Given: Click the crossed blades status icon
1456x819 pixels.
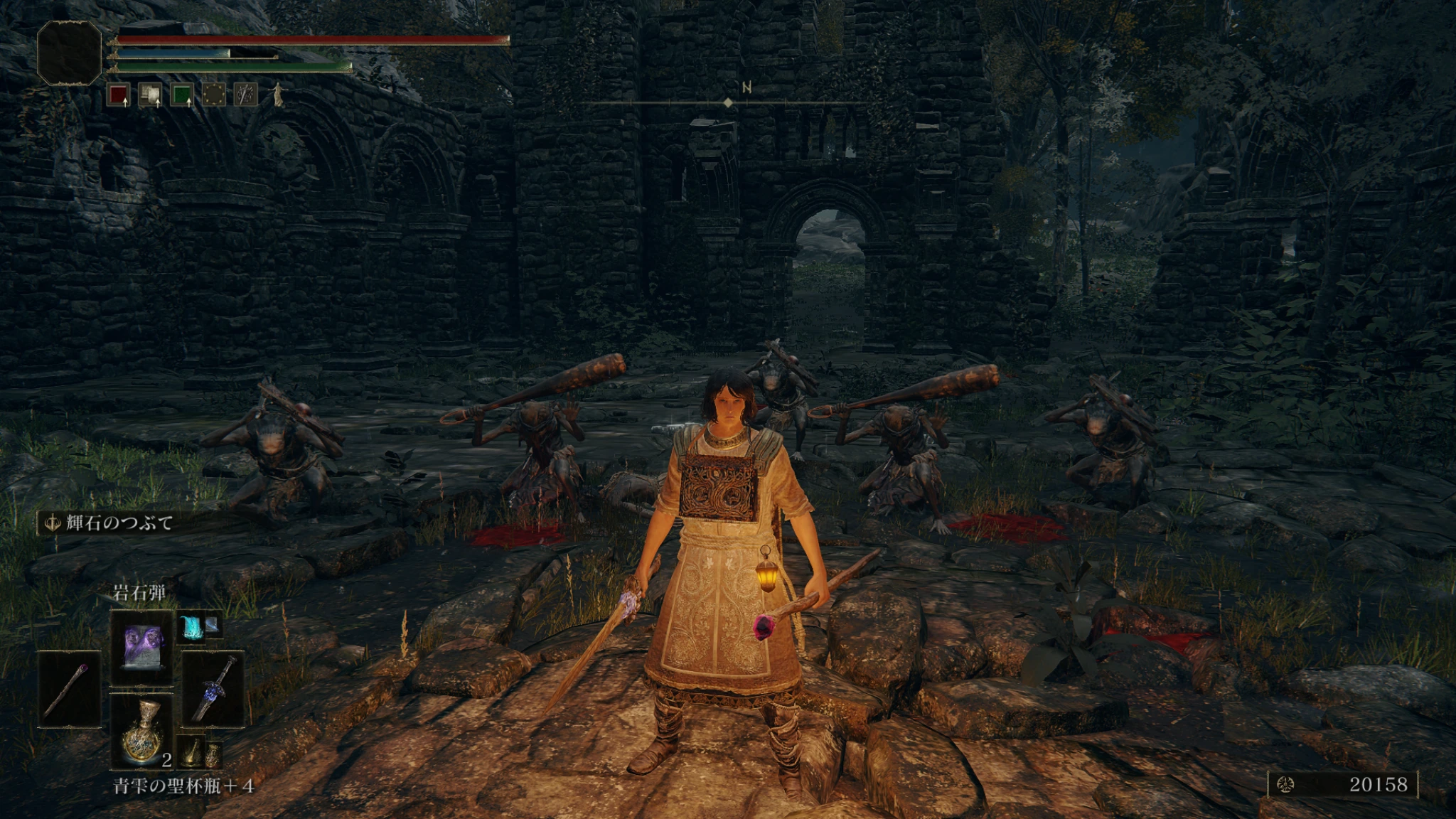Looking at the screenshot, I should [246, 95].
